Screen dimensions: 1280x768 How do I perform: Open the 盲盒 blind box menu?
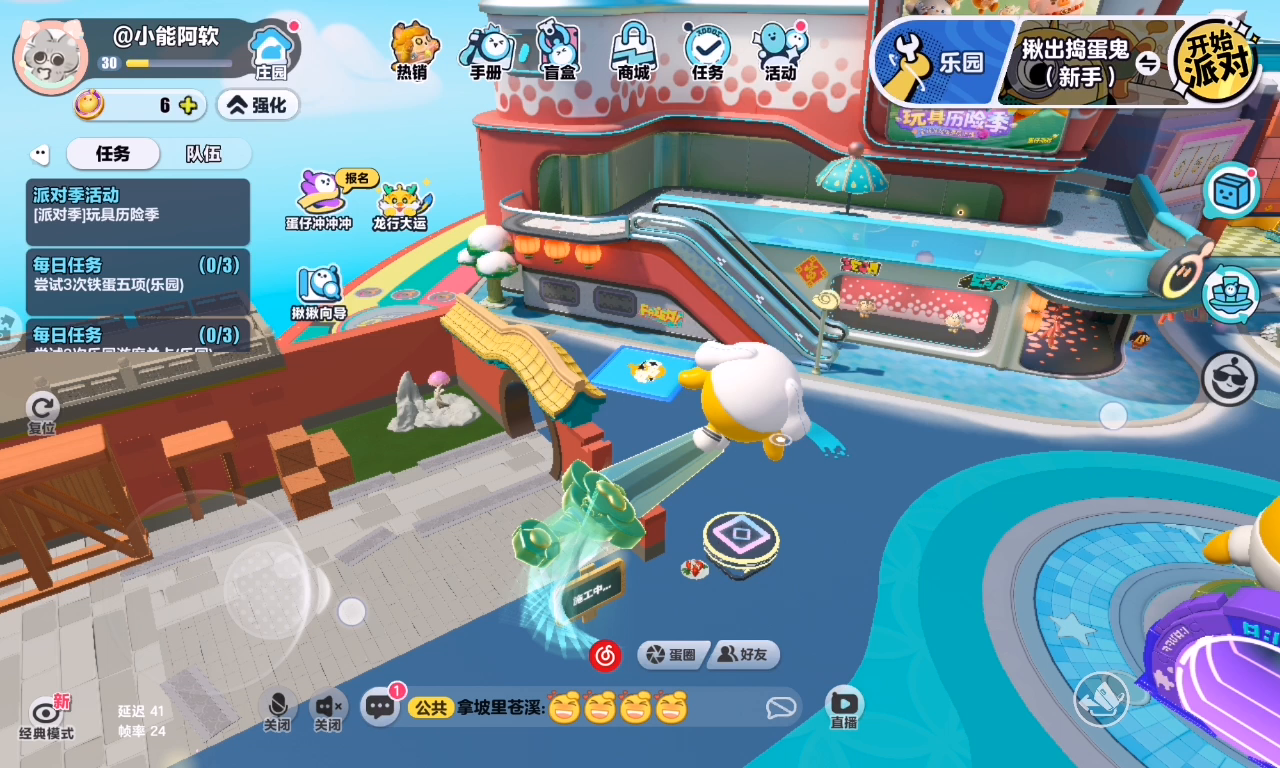click(x=559, y=50)
